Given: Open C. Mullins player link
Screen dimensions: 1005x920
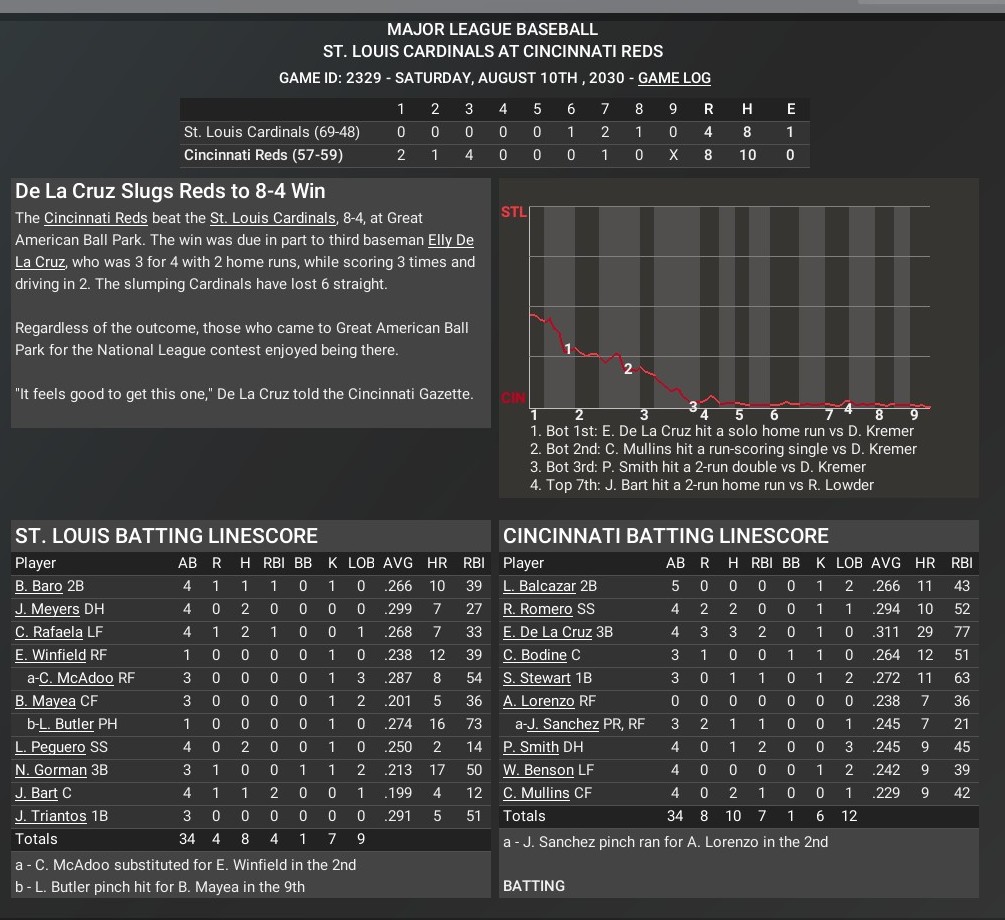Looking at the screenshot, I should 537,793.
